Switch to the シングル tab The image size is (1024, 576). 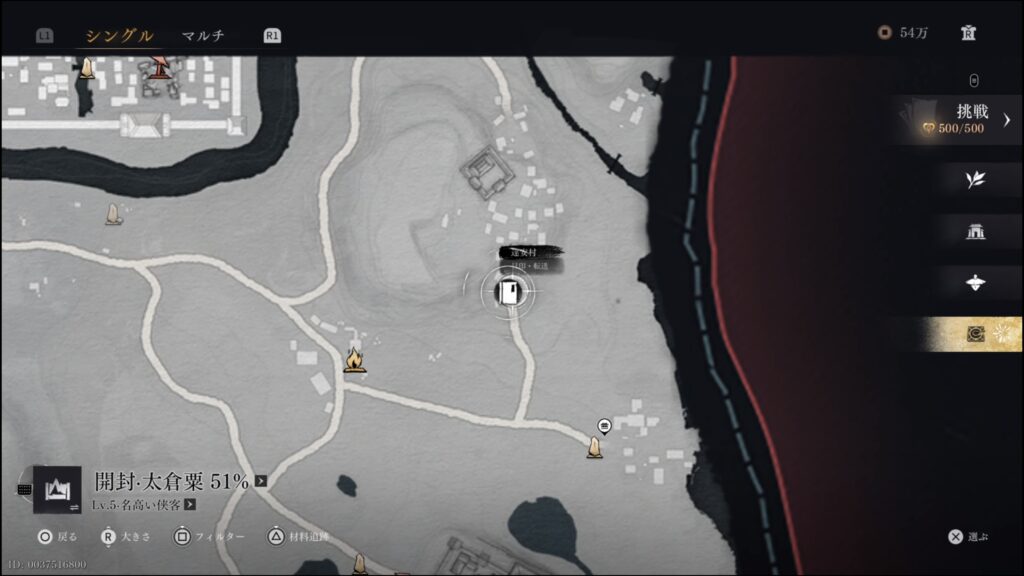coord(119,36)
